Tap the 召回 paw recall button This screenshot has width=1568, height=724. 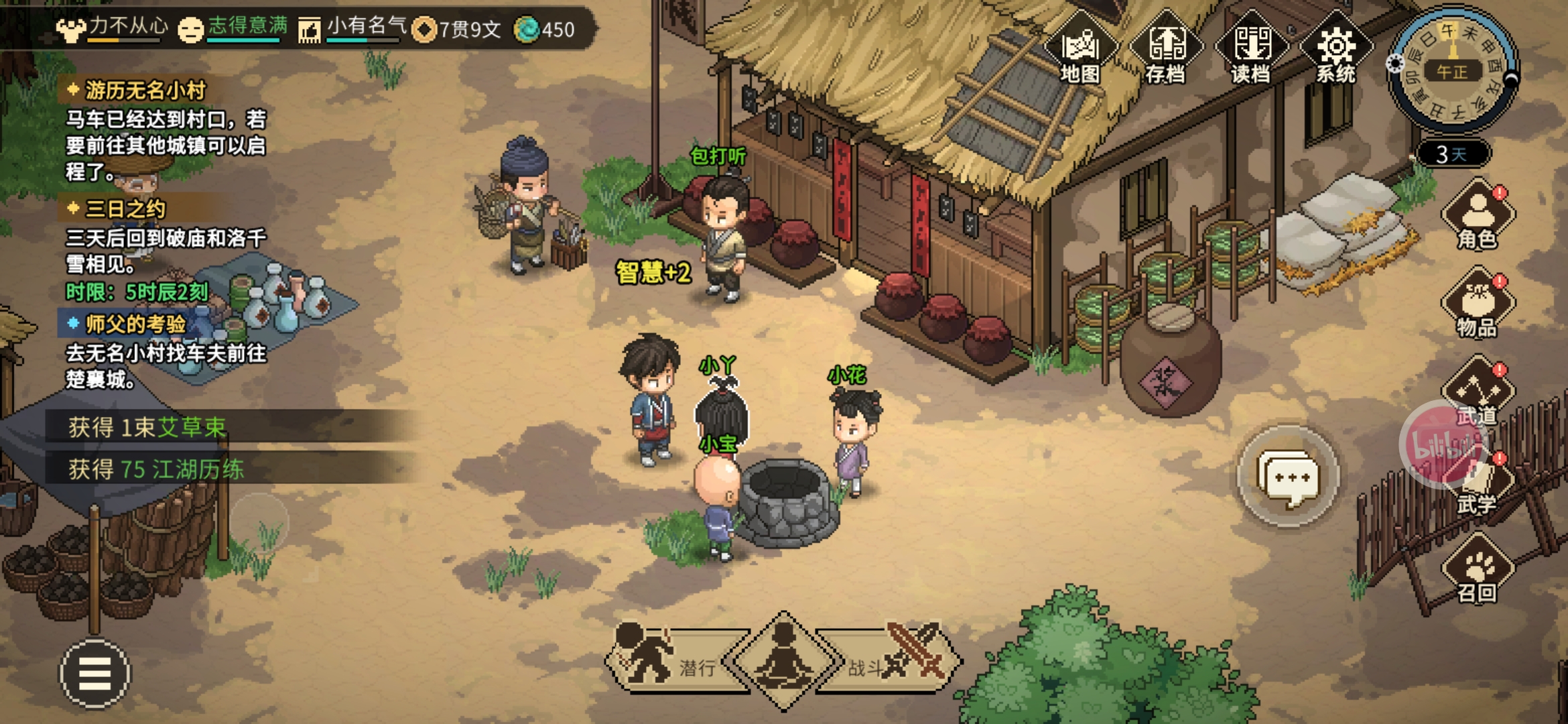pos(1478,571)
